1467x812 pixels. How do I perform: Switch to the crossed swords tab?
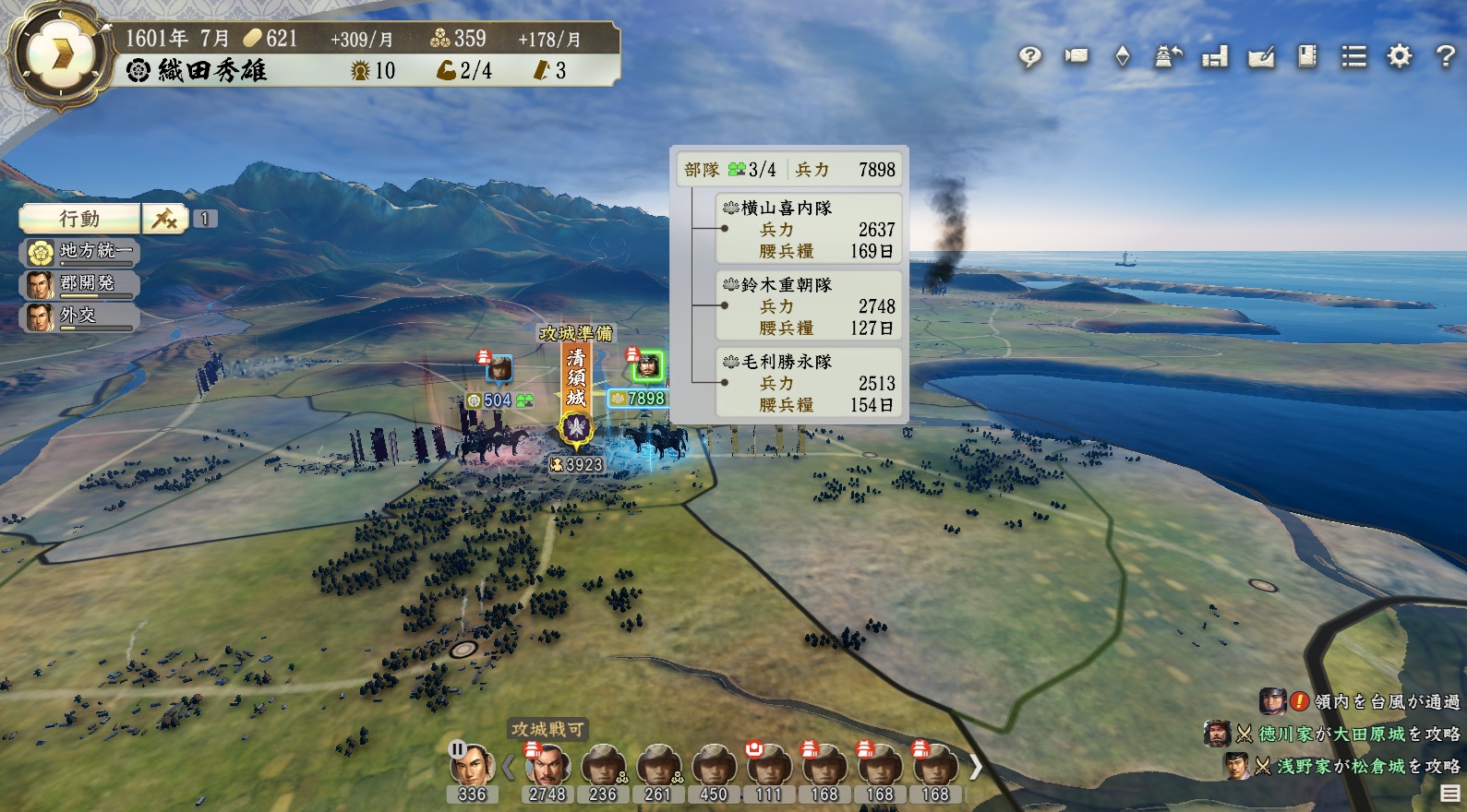(x=164, y=219)
